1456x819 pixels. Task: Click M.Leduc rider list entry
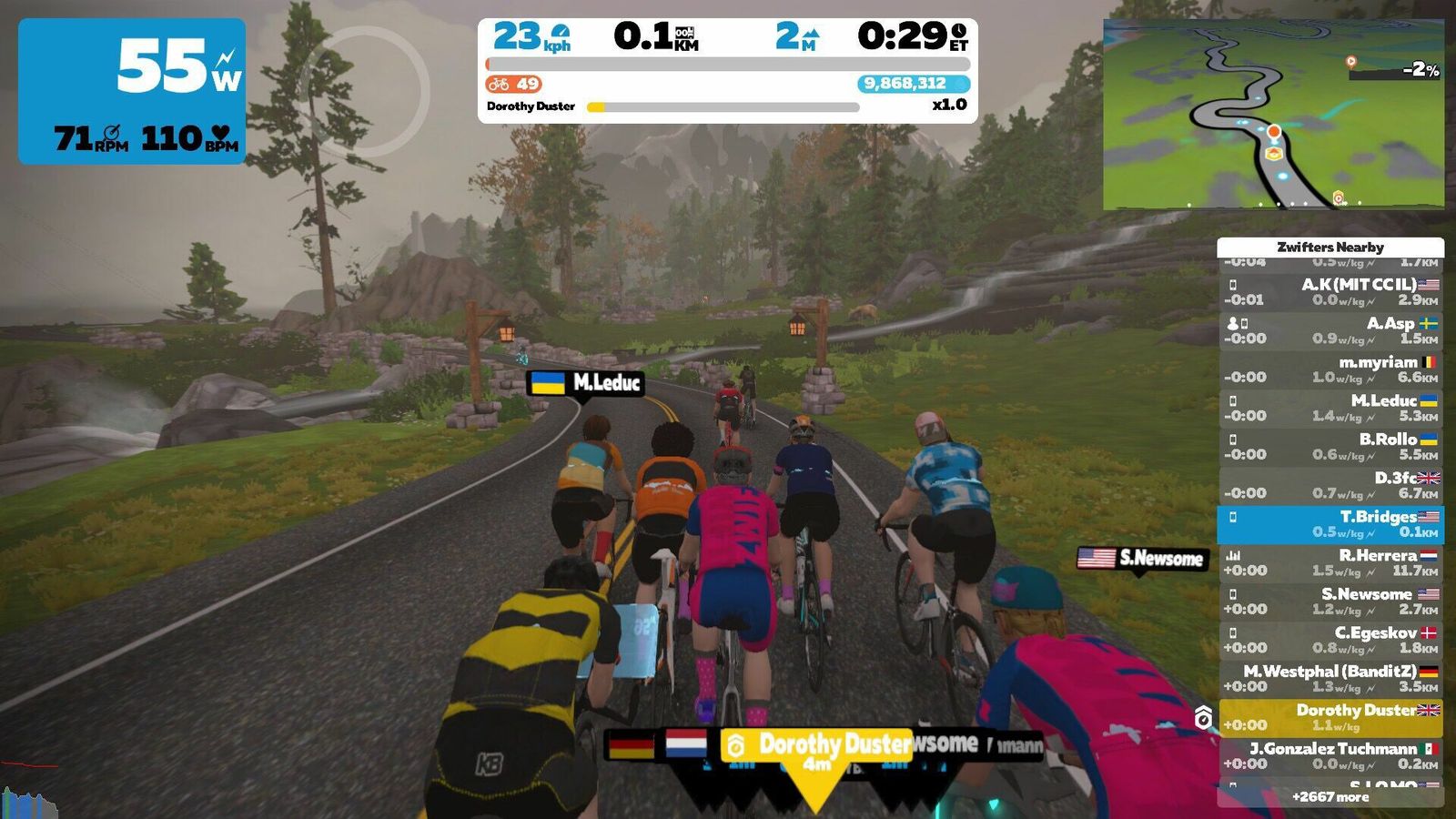coord(1330,408)
